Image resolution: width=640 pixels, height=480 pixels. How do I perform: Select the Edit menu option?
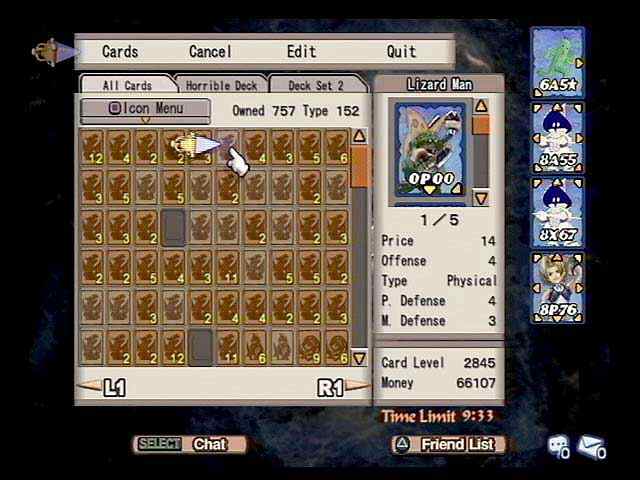[301, 51]
